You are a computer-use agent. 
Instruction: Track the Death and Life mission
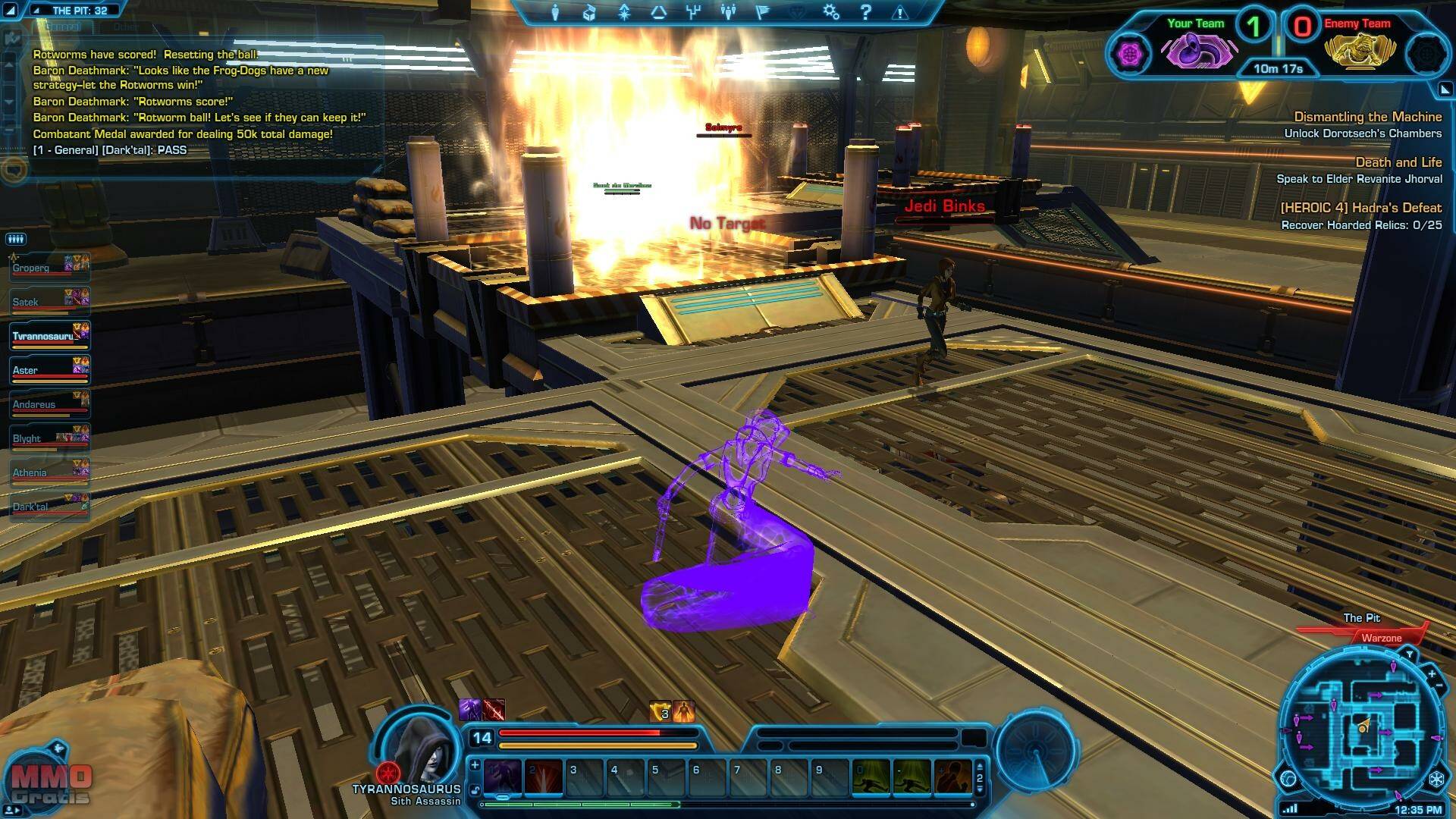point(1398,162)
